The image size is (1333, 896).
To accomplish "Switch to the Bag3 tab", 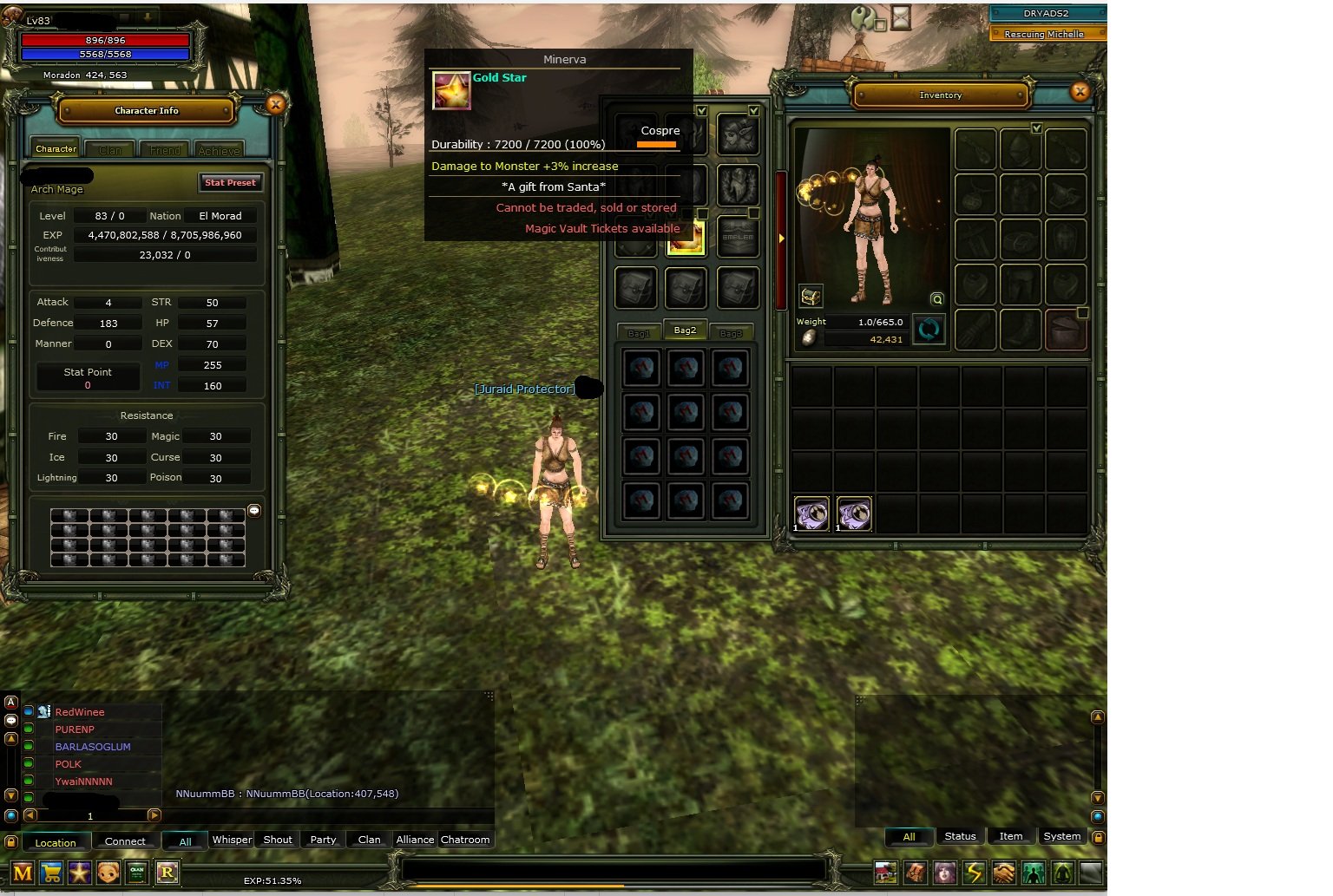I will tap(732, 330).
